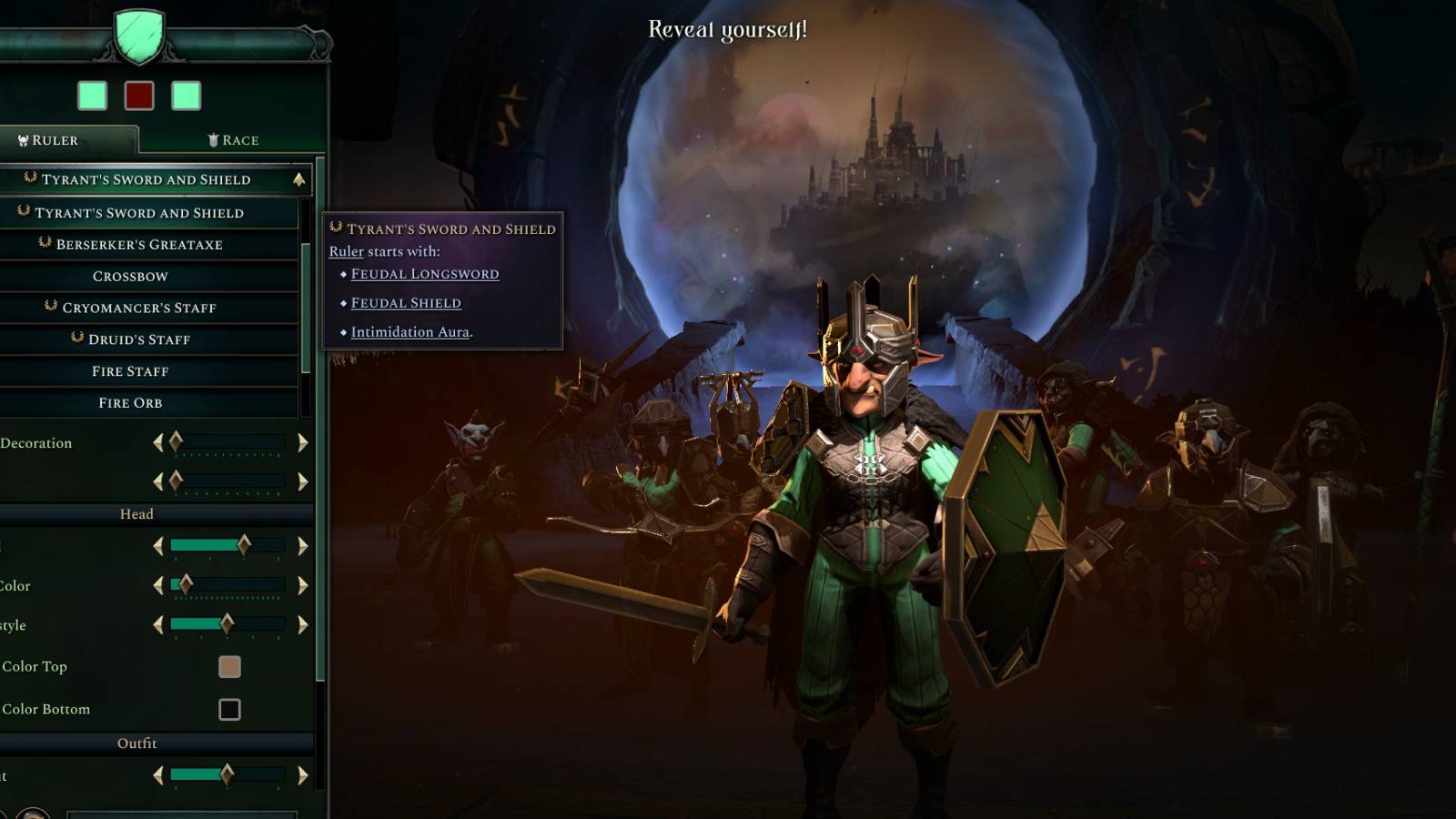Open the Feudal Longsword link

[x=424, y=273]
